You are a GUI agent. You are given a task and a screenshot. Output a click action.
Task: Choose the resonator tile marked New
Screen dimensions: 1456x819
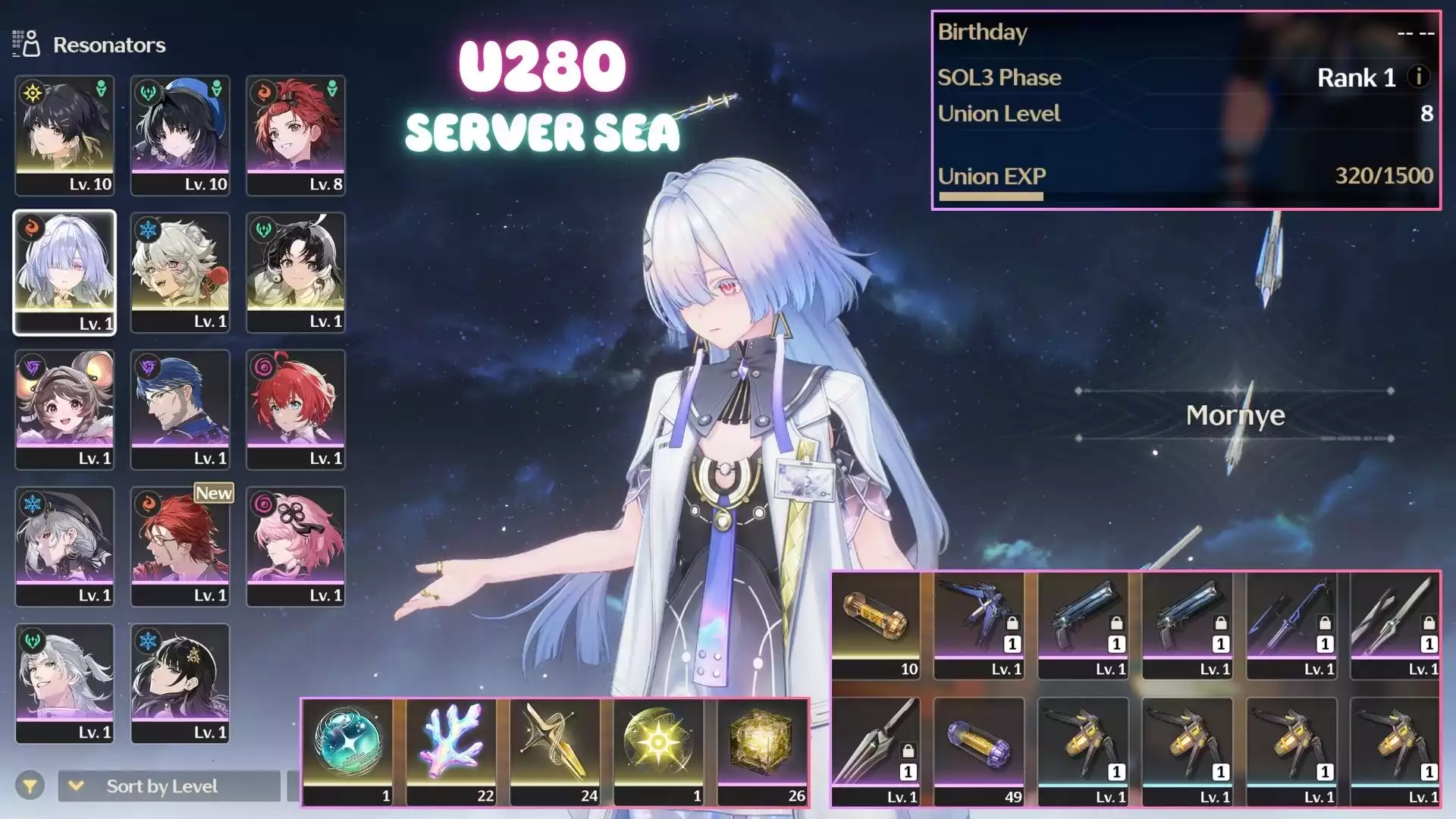[x=180, y=546]
